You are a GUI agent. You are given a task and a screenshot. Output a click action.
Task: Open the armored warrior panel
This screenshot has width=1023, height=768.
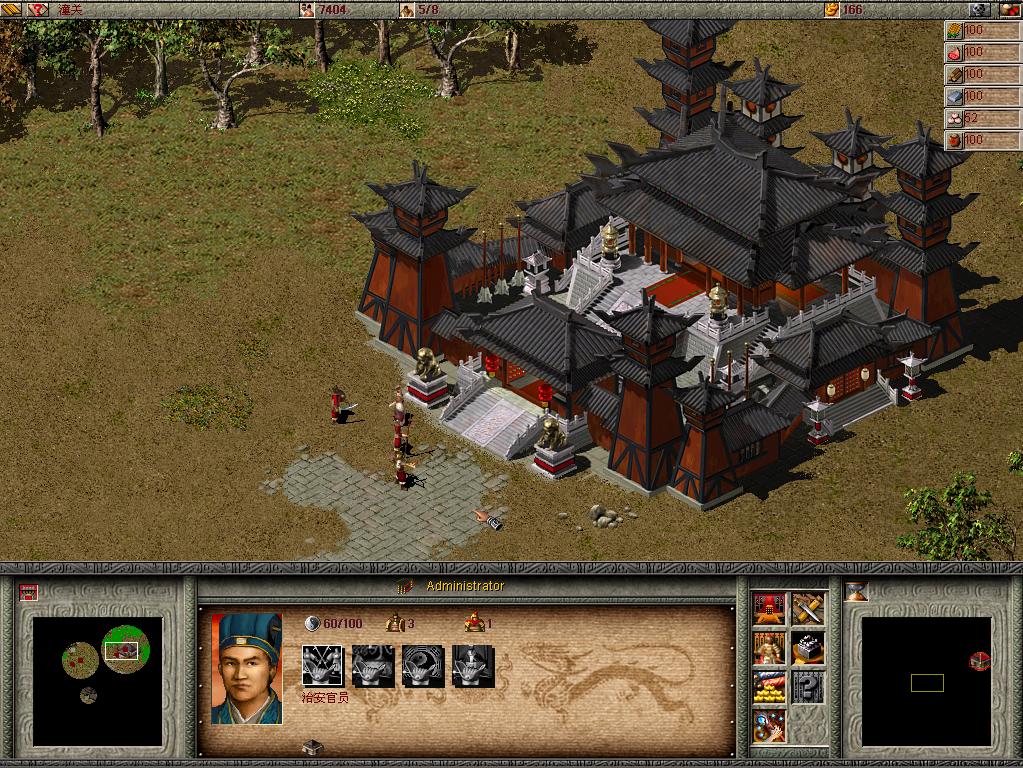click(769, 648)
